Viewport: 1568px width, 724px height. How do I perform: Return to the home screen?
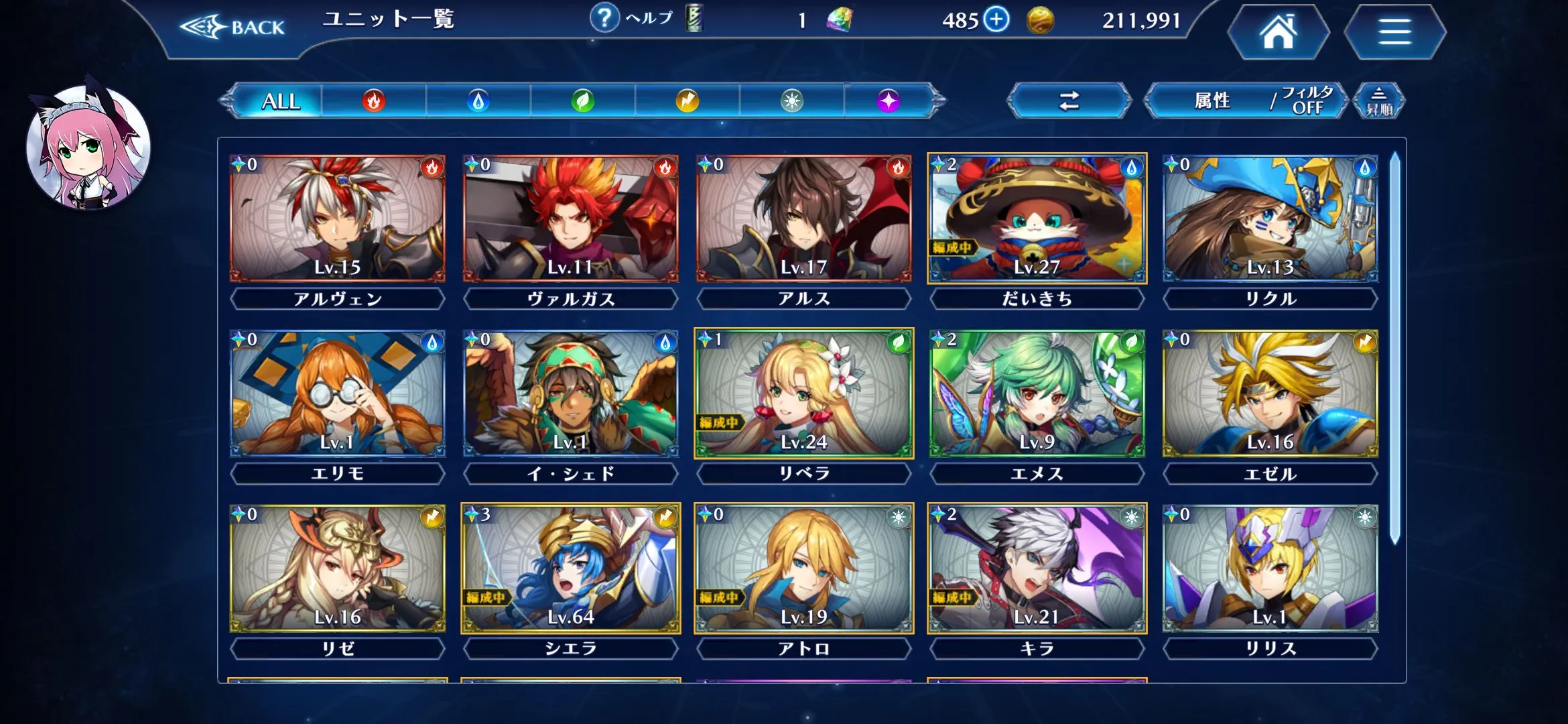(1279, 32)
